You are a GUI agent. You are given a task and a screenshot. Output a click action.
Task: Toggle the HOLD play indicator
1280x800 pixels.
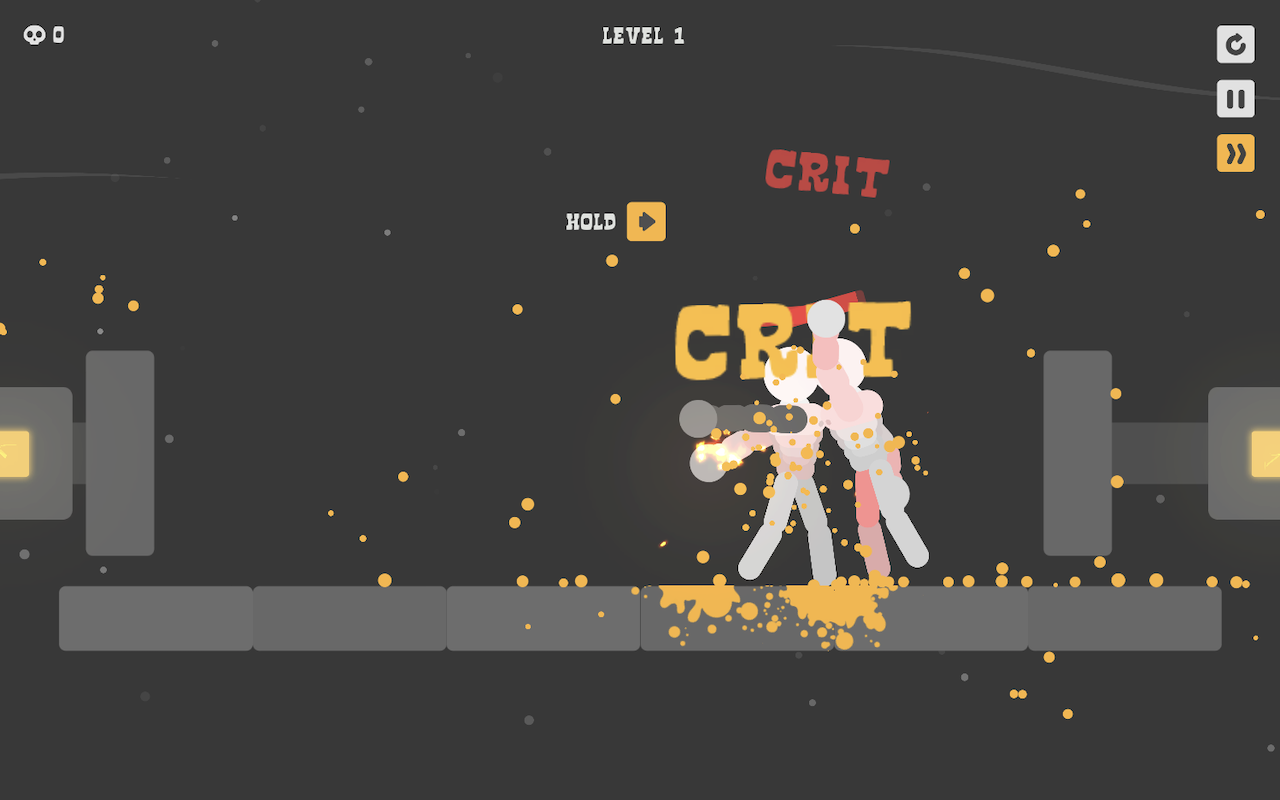pos(646,221)
